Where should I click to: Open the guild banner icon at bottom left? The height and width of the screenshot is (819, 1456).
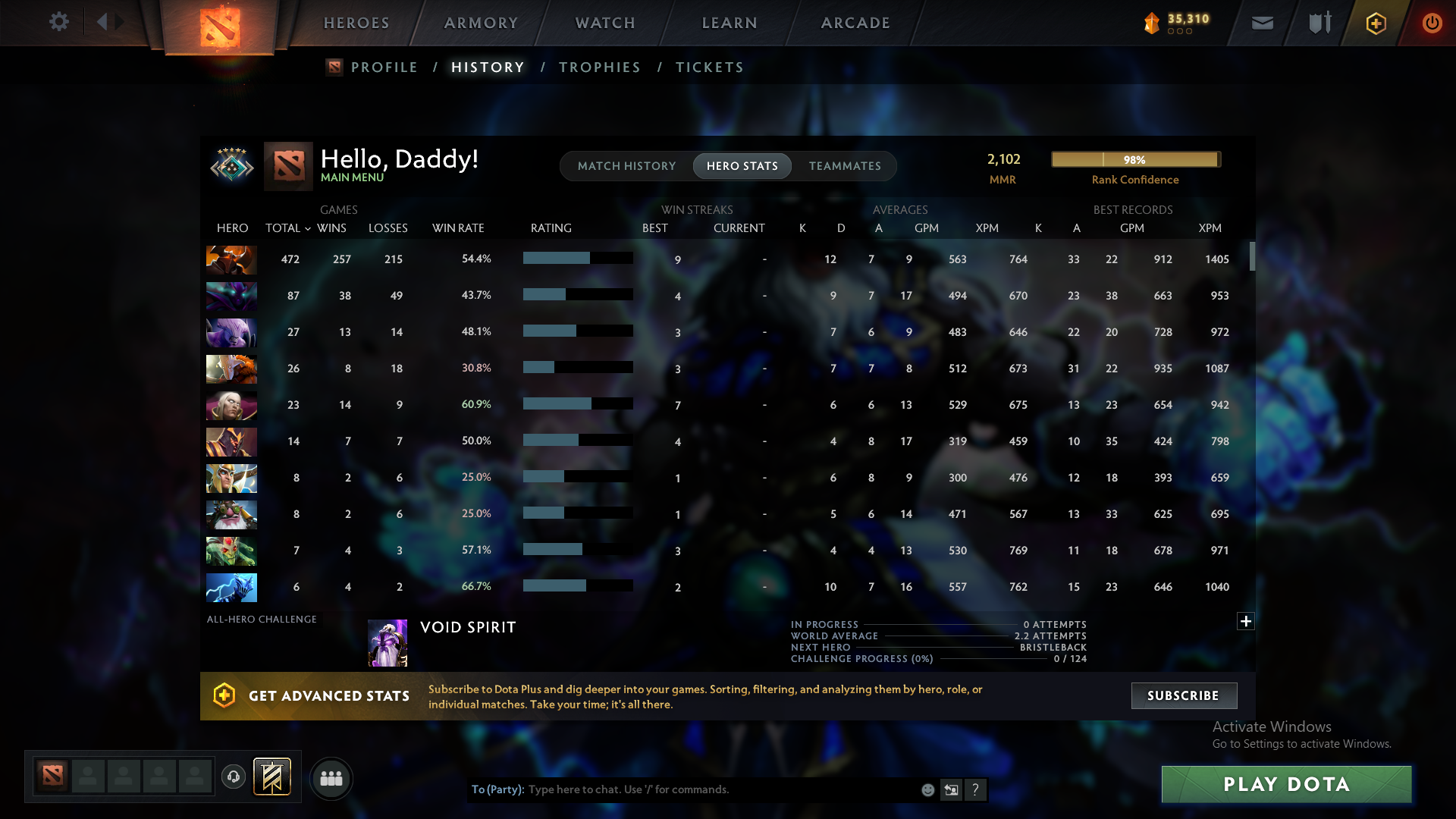pos(273,777)
